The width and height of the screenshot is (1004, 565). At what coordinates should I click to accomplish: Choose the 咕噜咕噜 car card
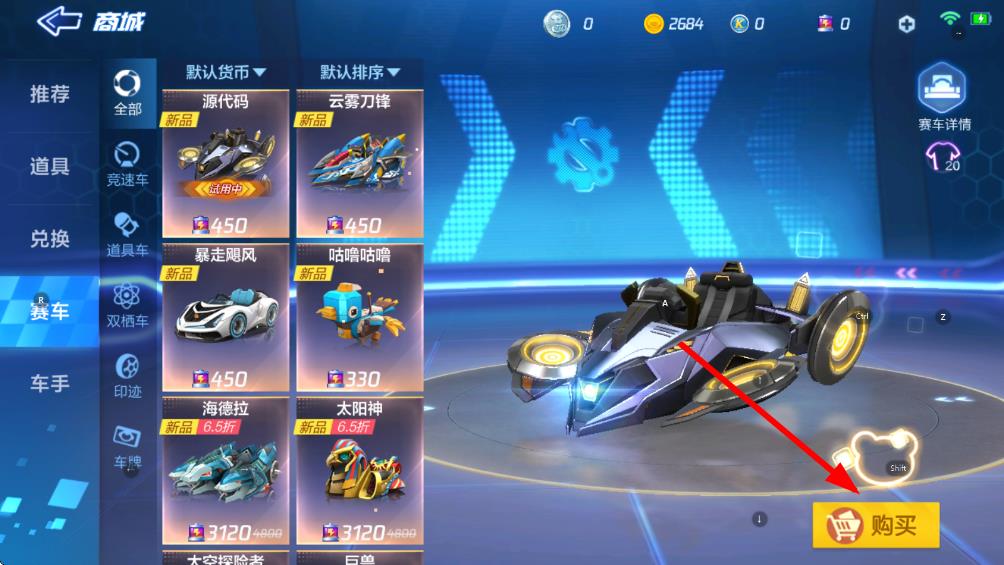tap(360, 318)
